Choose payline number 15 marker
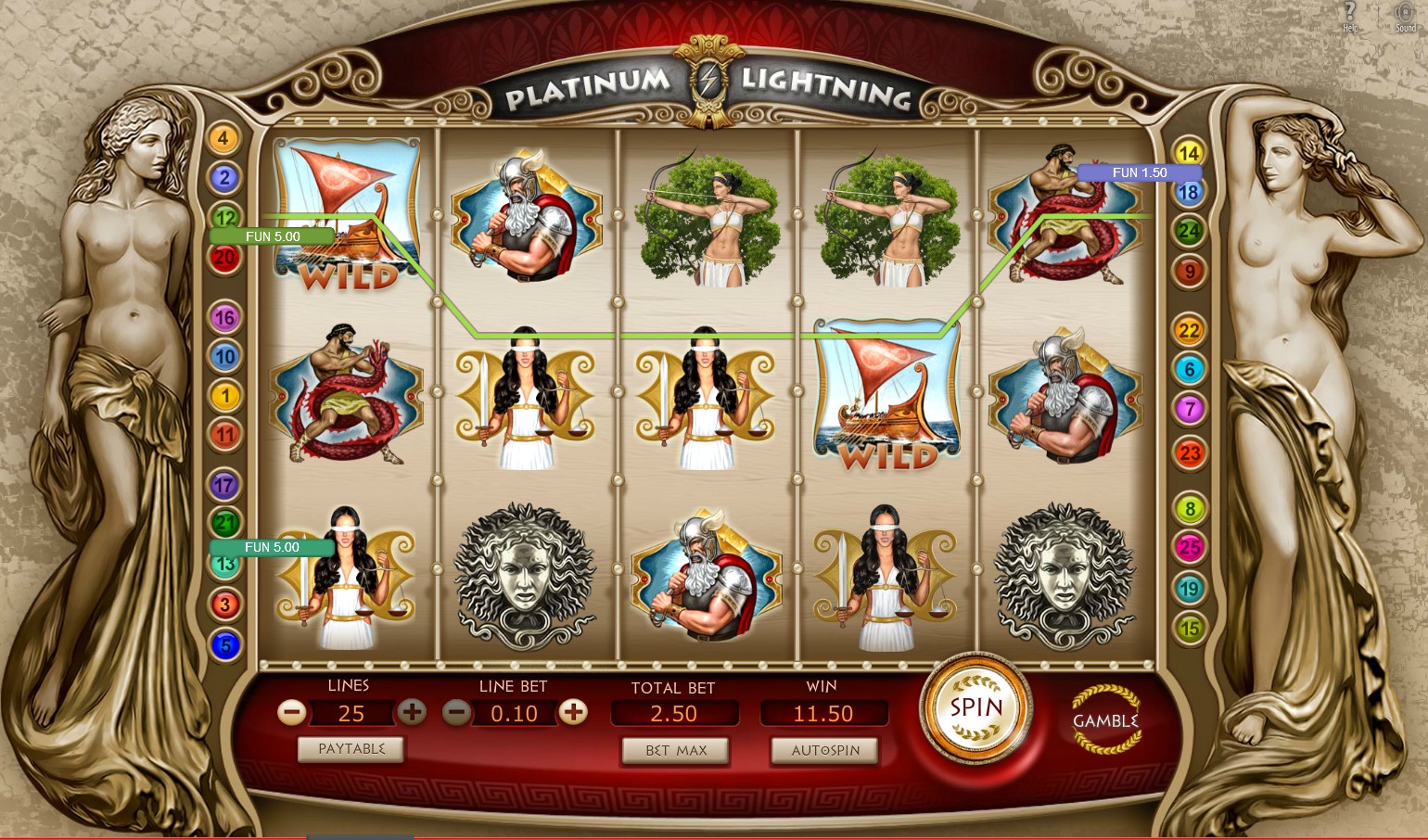The width and height of the screenshot is (1428, 840). pyautogui.click(x=1189, y=628)
